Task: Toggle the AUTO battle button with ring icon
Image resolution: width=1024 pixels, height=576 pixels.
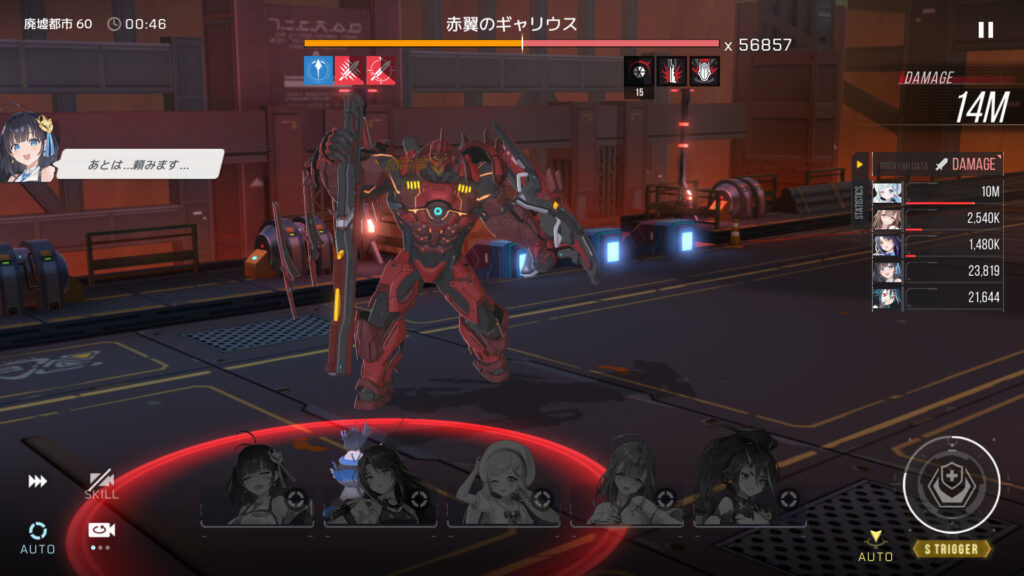Action: tap(37, 536)
